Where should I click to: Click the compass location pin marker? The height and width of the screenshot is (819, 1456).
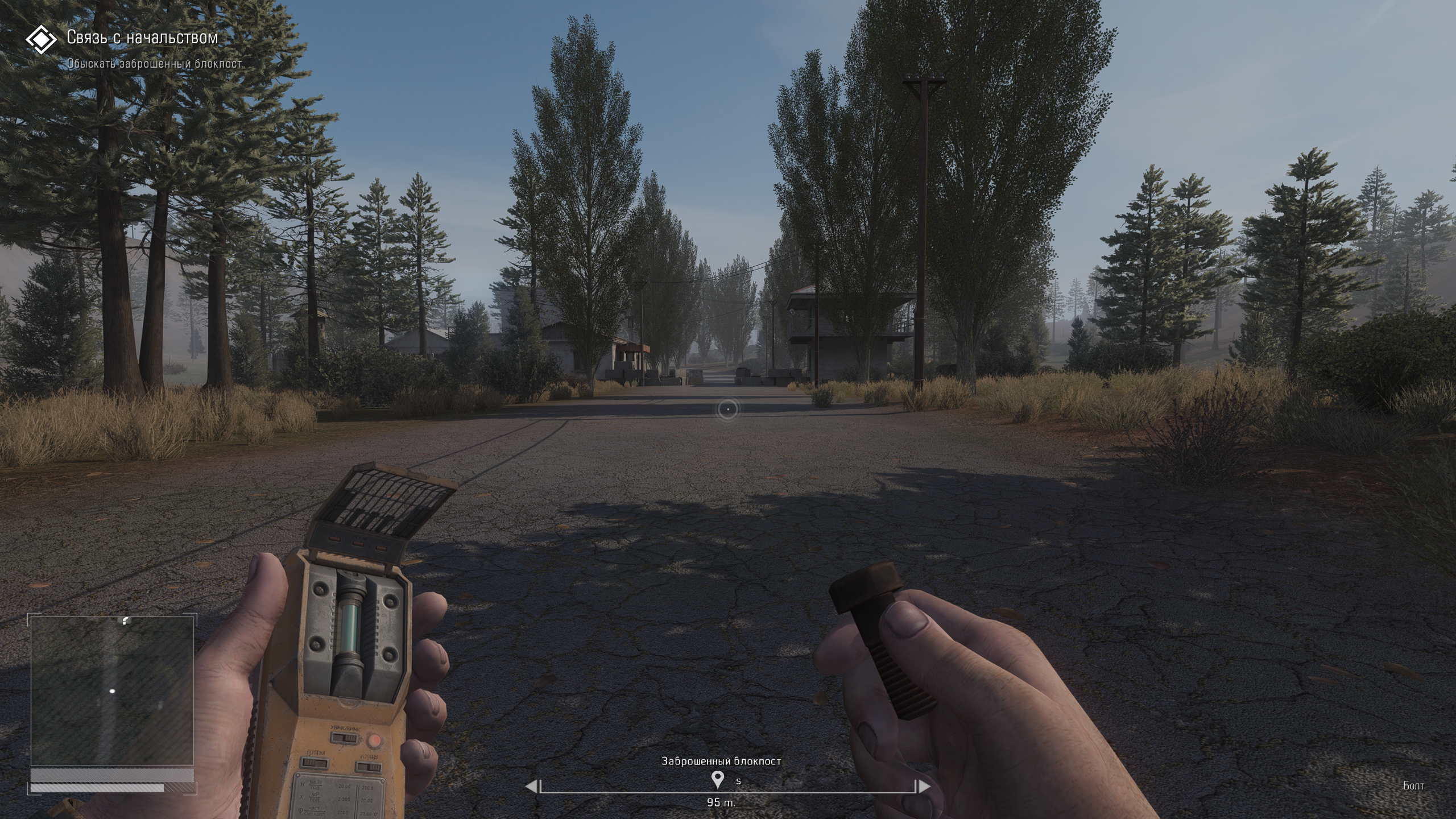coord(718,780)
